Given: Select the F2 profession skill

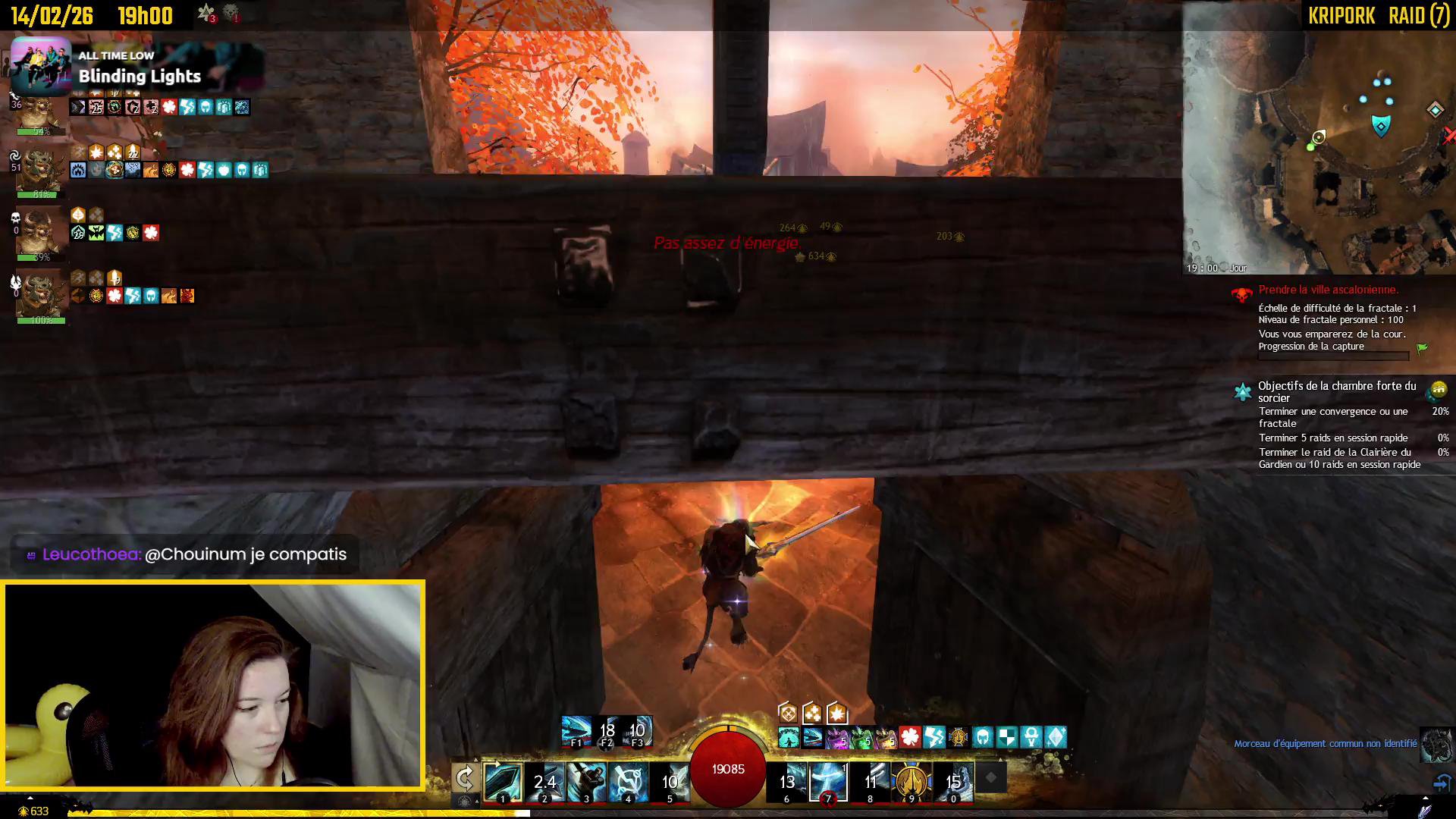Looking at the screenshot, I should coord(607,732).
